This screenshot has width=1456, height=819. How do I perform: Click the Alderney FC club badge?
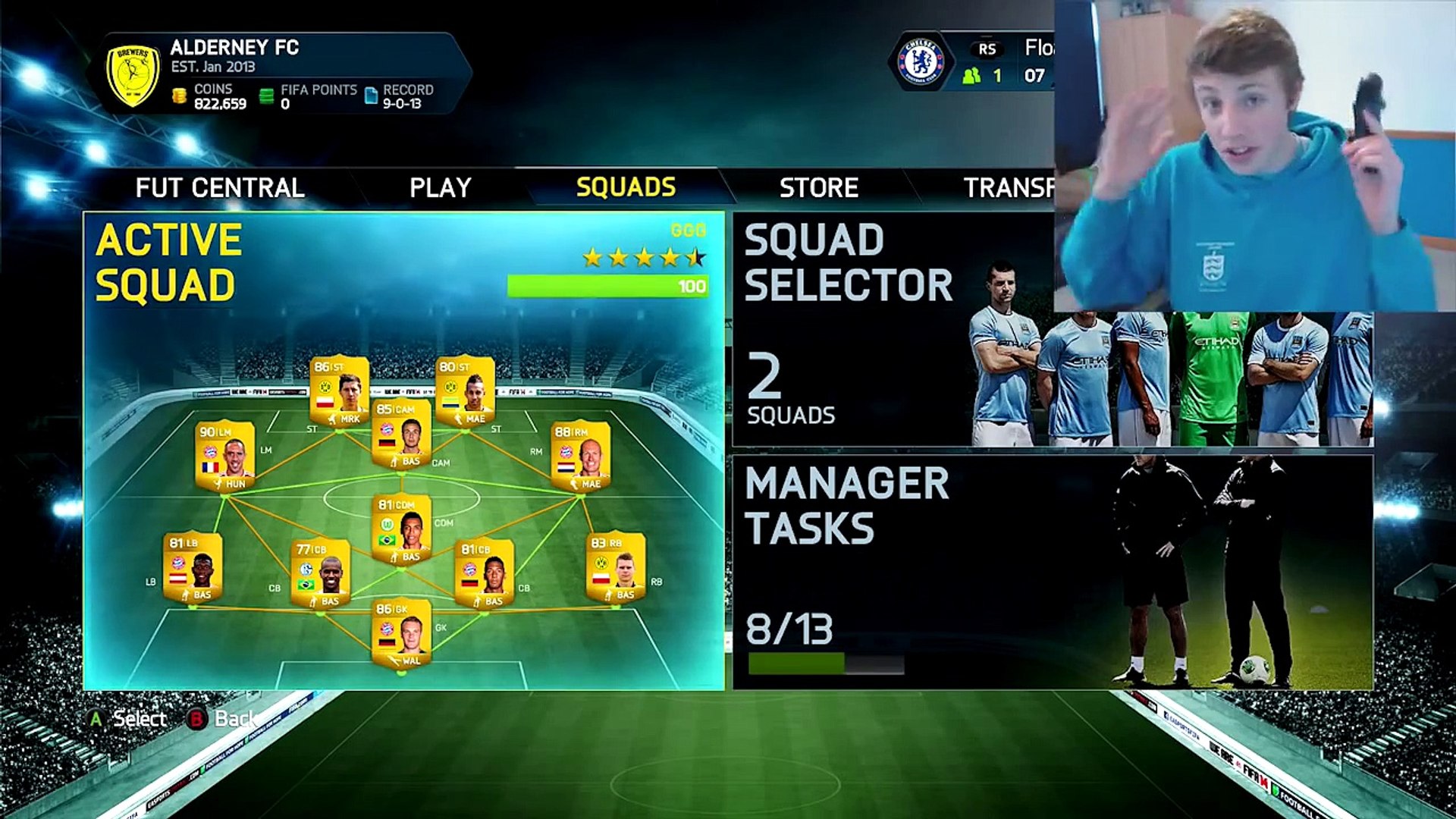[x=133, y=74]
